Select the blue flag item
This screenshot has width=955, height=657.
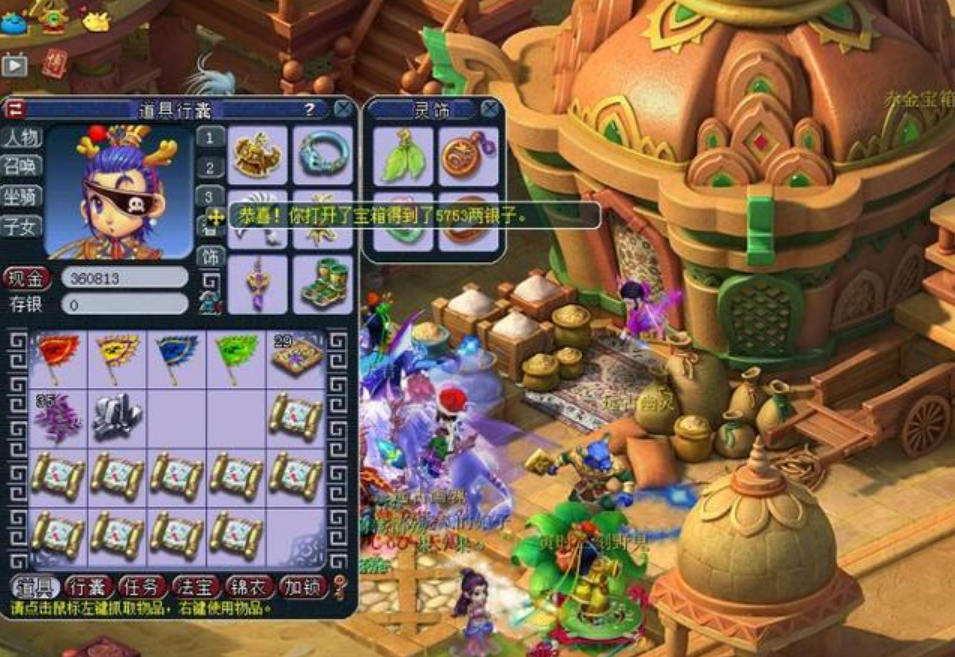click(x=175, y=357)
